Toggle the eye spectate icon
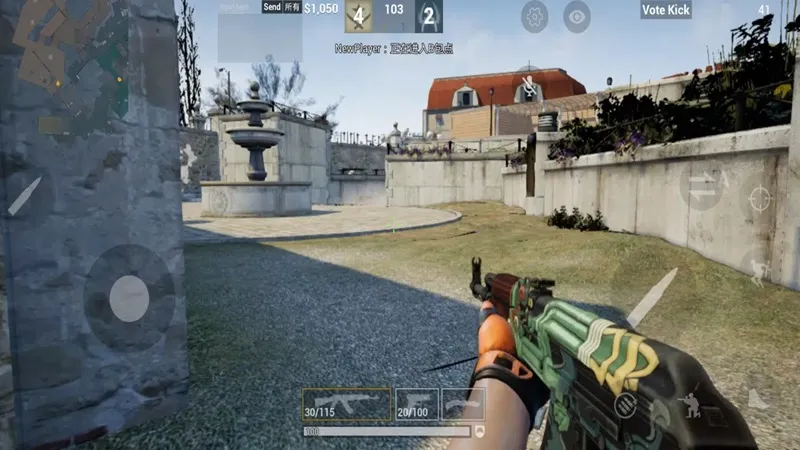Image resolution: width=800 pixels, height=450 pixels. coord(577,16)
